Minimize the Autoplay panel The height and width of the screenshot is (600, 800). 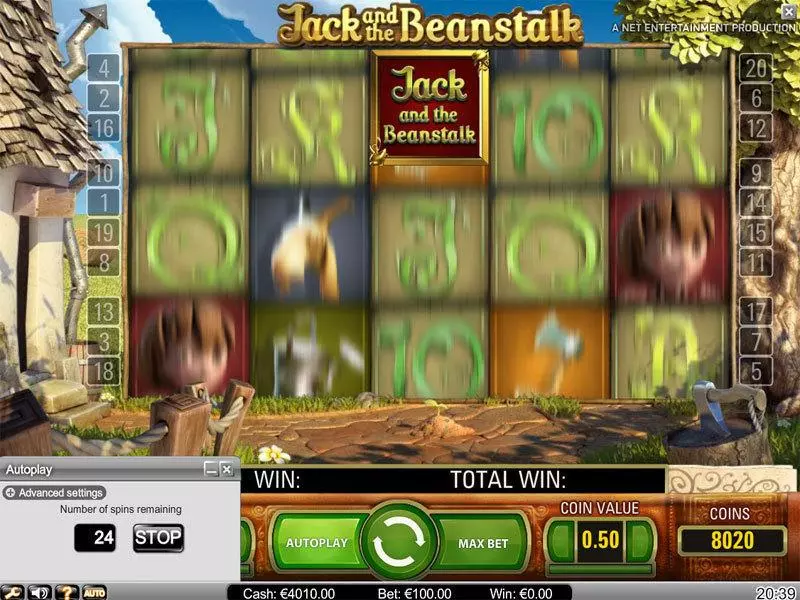pyautogui.click(x=211, y=468)
